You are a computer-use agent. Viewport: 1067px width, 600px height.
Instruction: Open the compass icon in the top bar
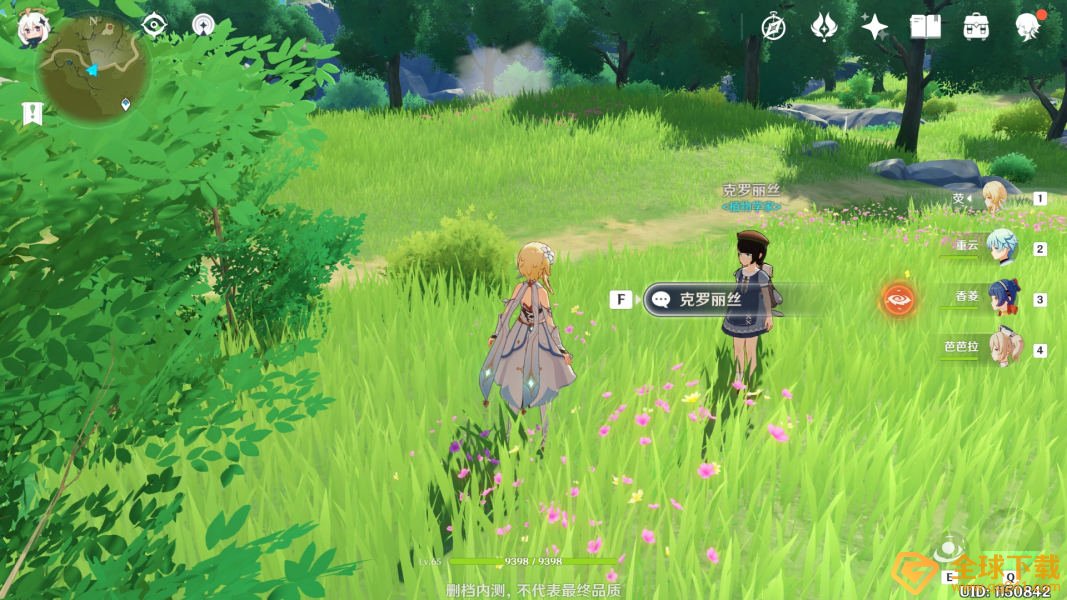(773, 27)
